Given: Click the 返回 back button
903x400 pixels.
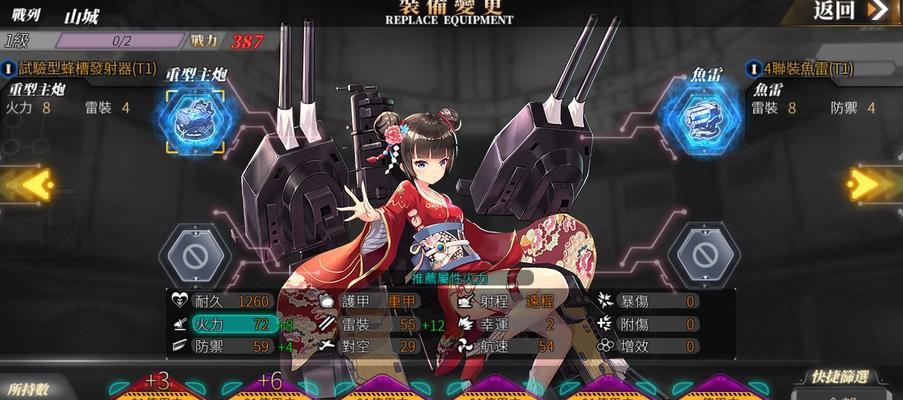Looking at the screenshot, I should point(850,11).
